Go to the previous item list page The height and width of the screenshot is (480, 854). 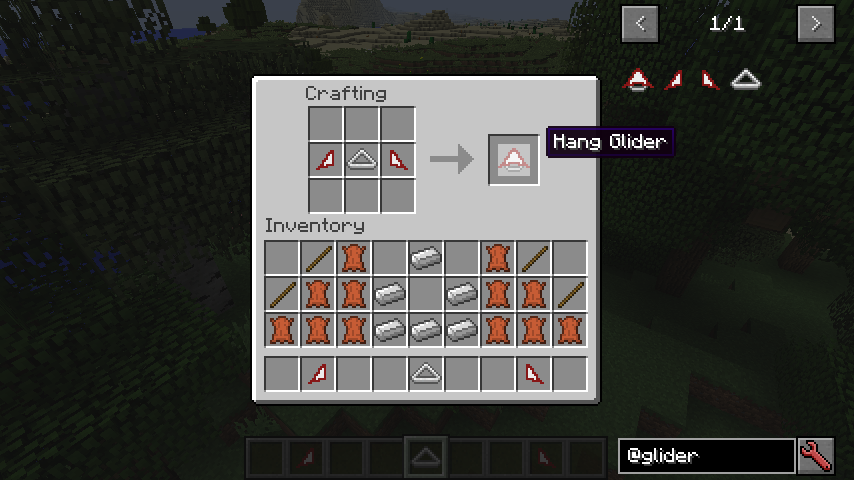pyautogui.click(x=640, y=24)
